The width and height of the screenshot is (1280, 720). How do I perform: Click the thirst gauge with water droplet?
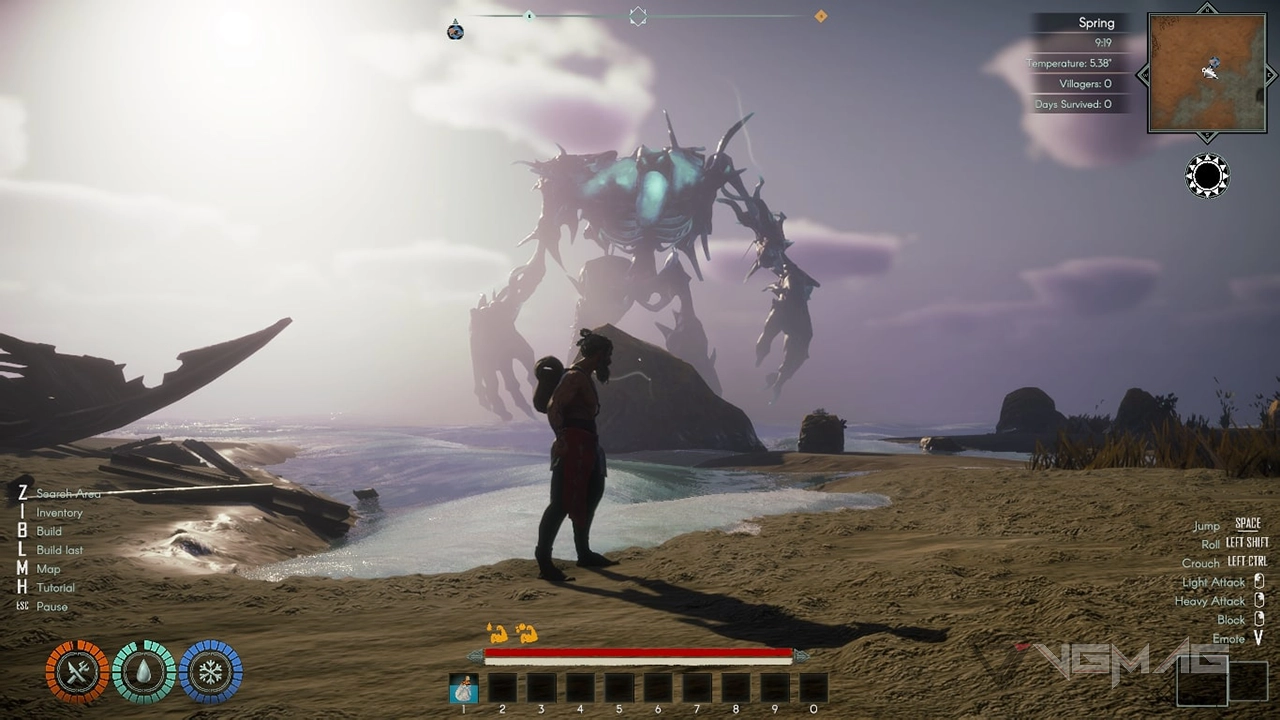coord(144,671)
